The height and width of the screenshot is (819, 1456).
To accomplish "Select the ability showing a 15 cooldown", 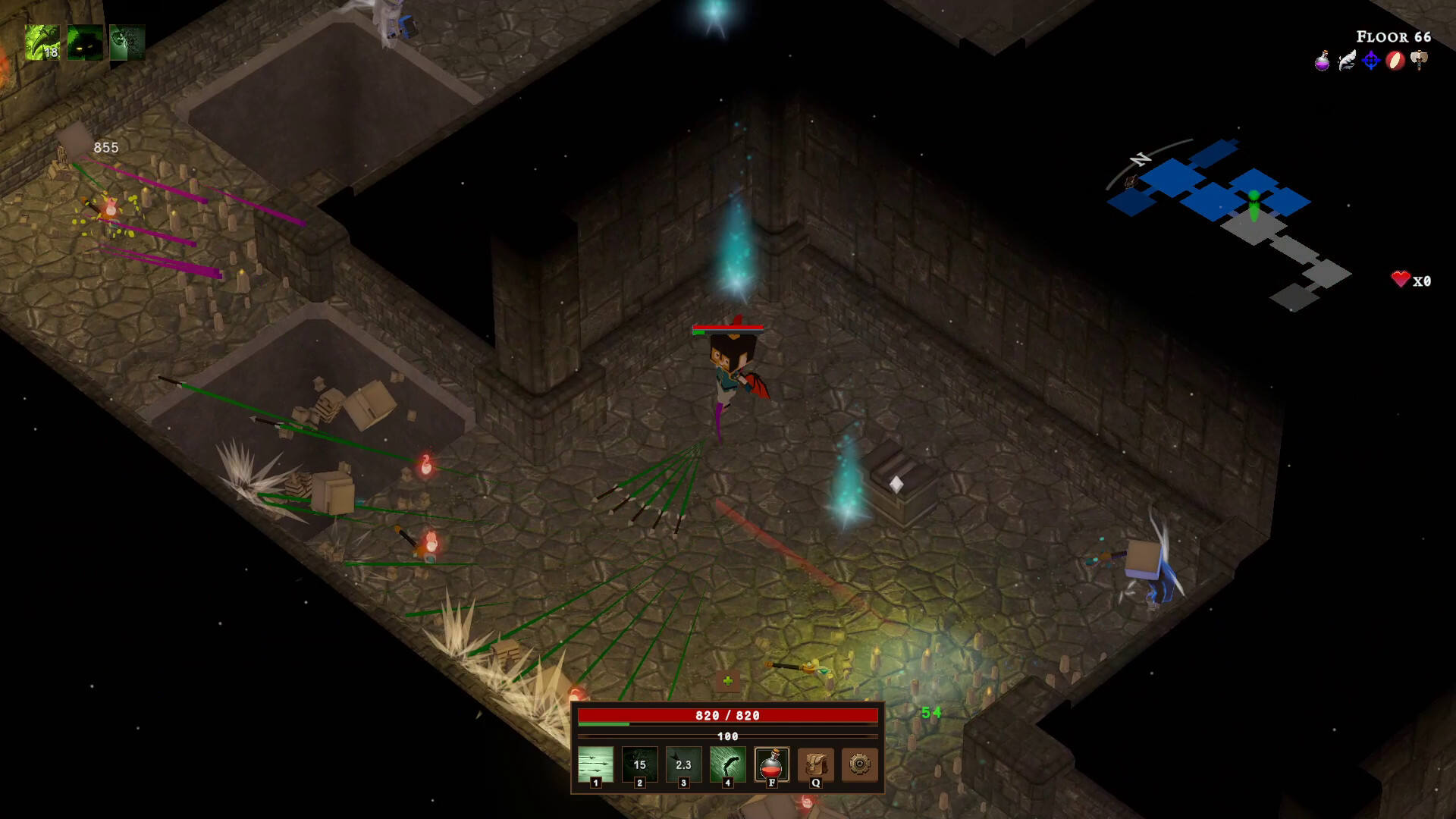I will 639,764.
